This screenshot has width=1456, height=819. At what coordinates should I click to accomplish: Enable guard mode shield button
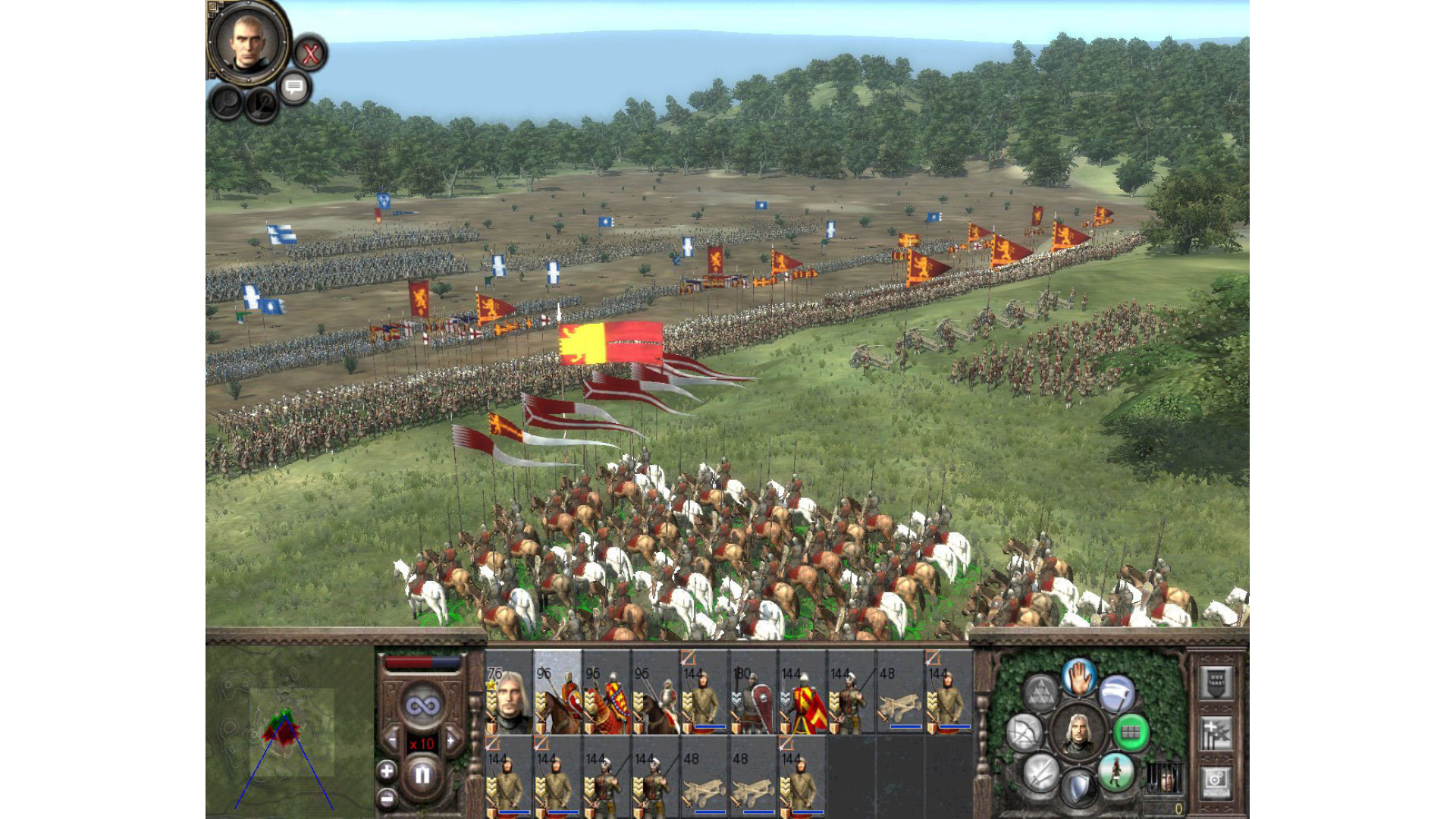1078,789
